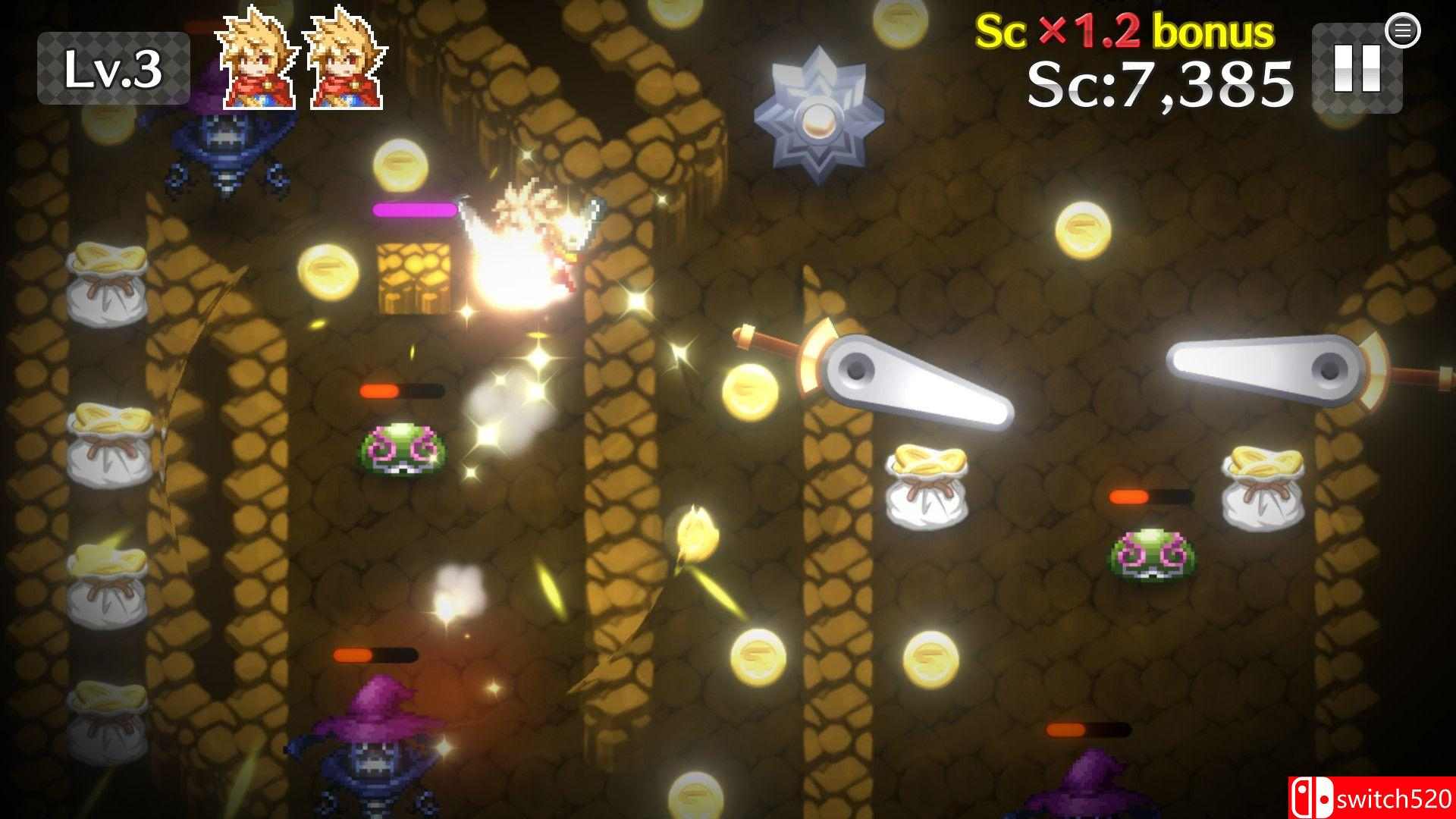The height and width of the screenshot is (819, 1456).
Task: Select the blue hooded enemy top left
Action: (x=227, y=152)
